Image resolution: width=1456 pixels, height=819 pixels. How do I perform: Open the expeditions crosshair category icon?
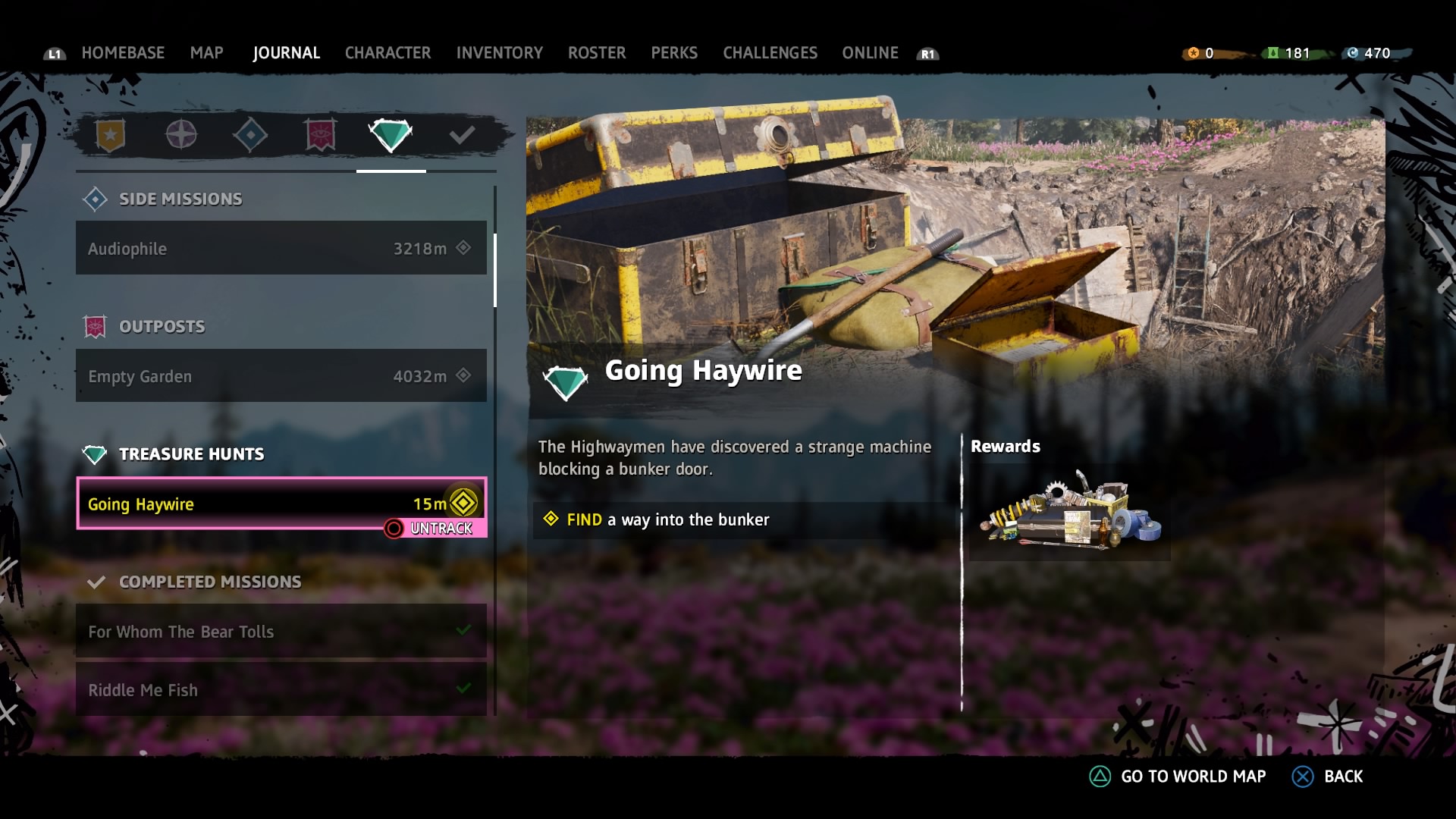tap(181, 135)
